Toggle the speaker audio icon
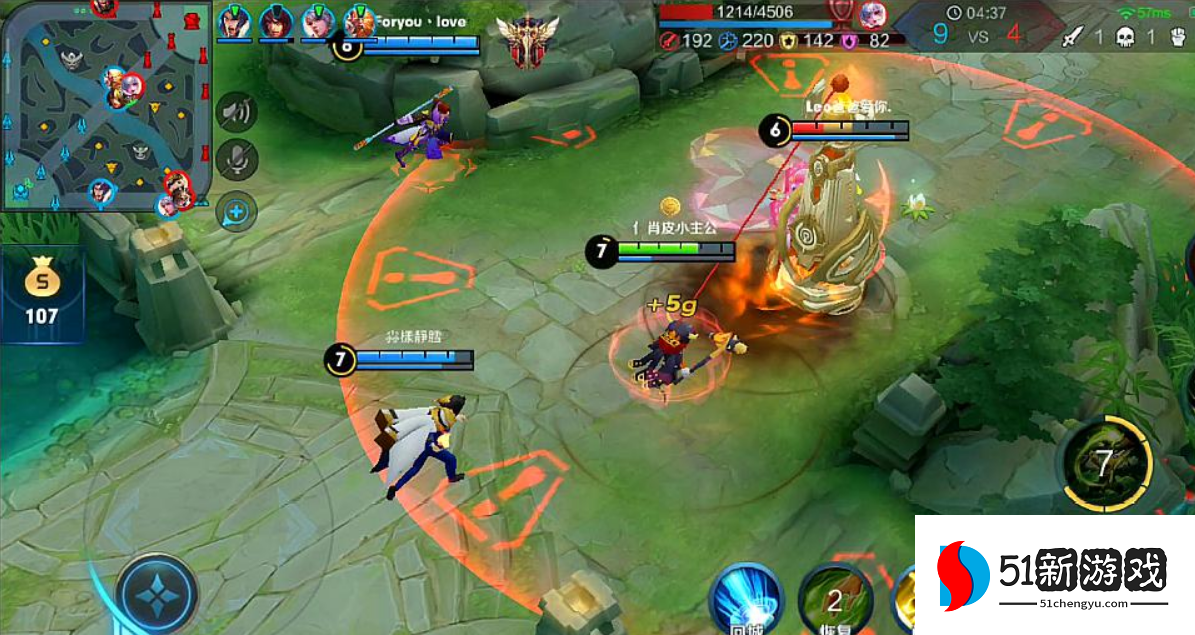The height and width of the screenshot is (635, 1195). point(237,112)
